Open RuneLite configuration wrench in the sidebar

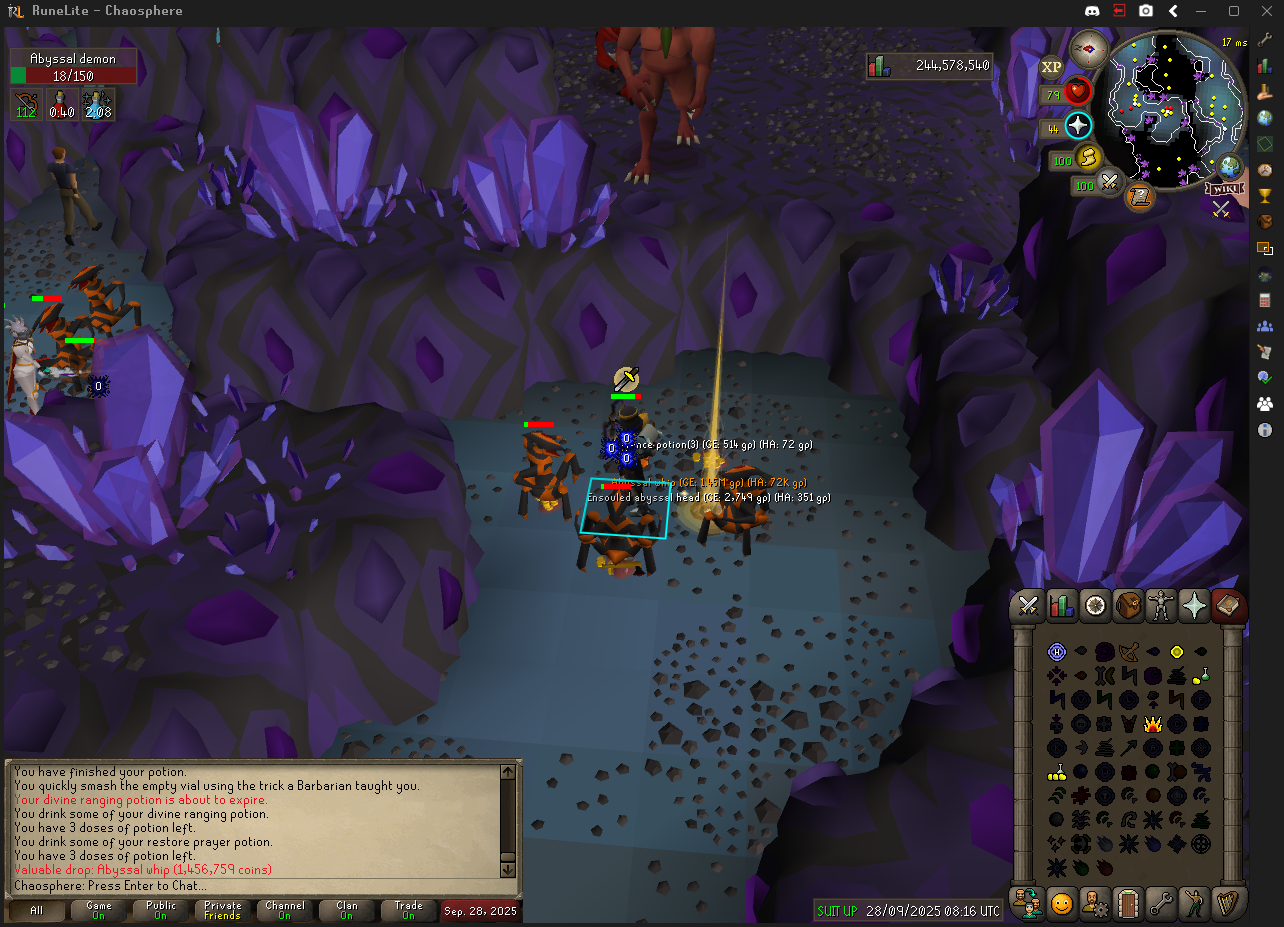(x=1265, y=39)
